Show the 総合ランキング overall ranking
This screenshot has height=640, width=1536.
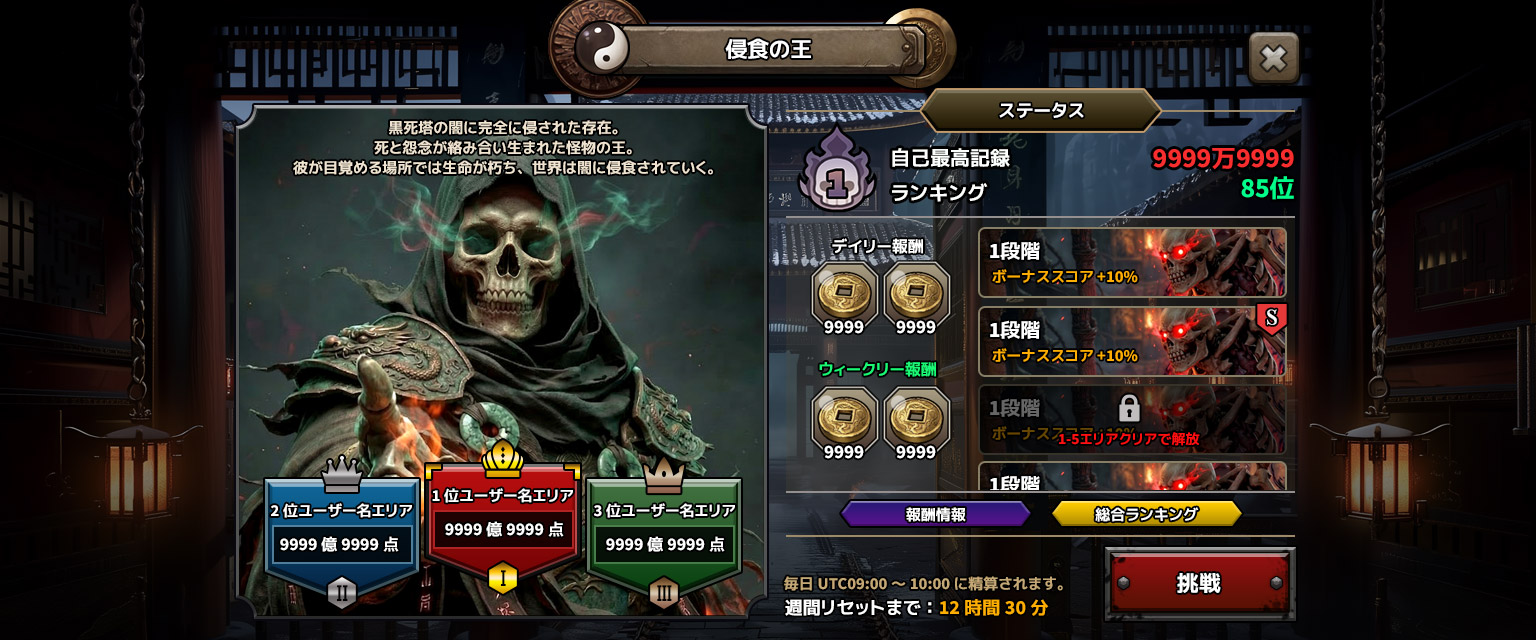tap(1146, 514)
